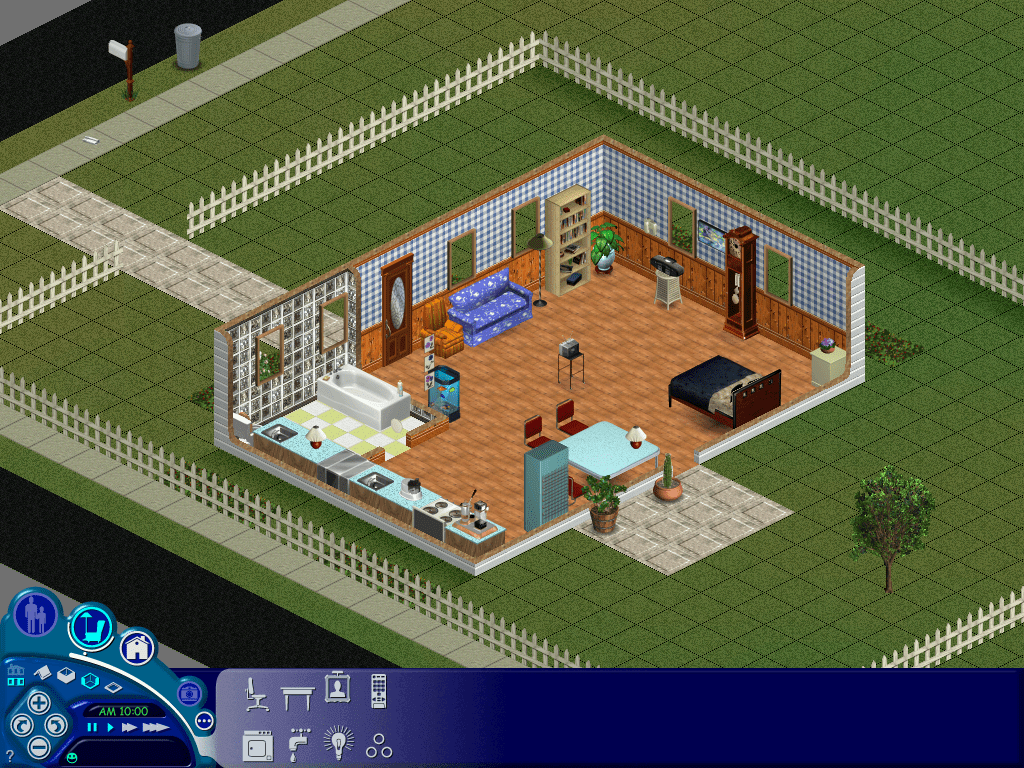Image resolution: width=1024 pixels, height=768 pixels.
Task: Select the Electronics category with the remote icon
Action: 378,691
